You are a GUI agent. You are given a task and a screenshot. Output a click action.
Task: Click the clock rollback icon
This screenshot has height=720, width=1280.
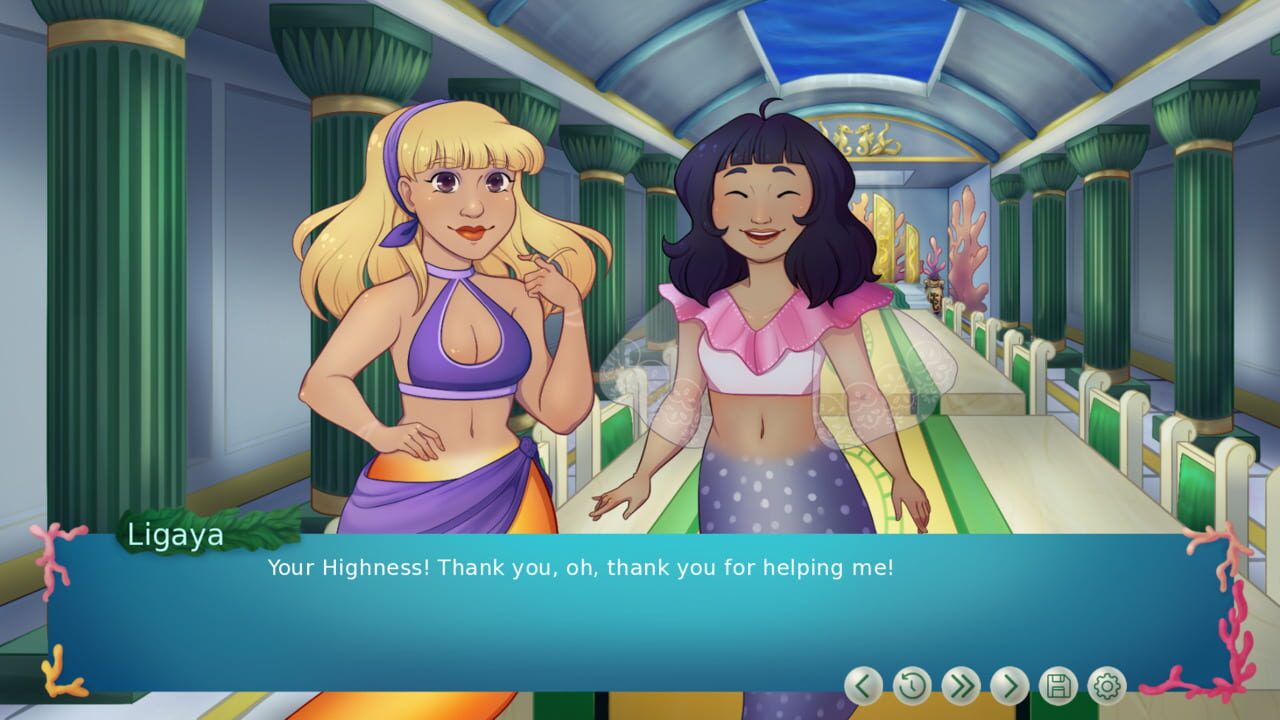coord(911,687)
